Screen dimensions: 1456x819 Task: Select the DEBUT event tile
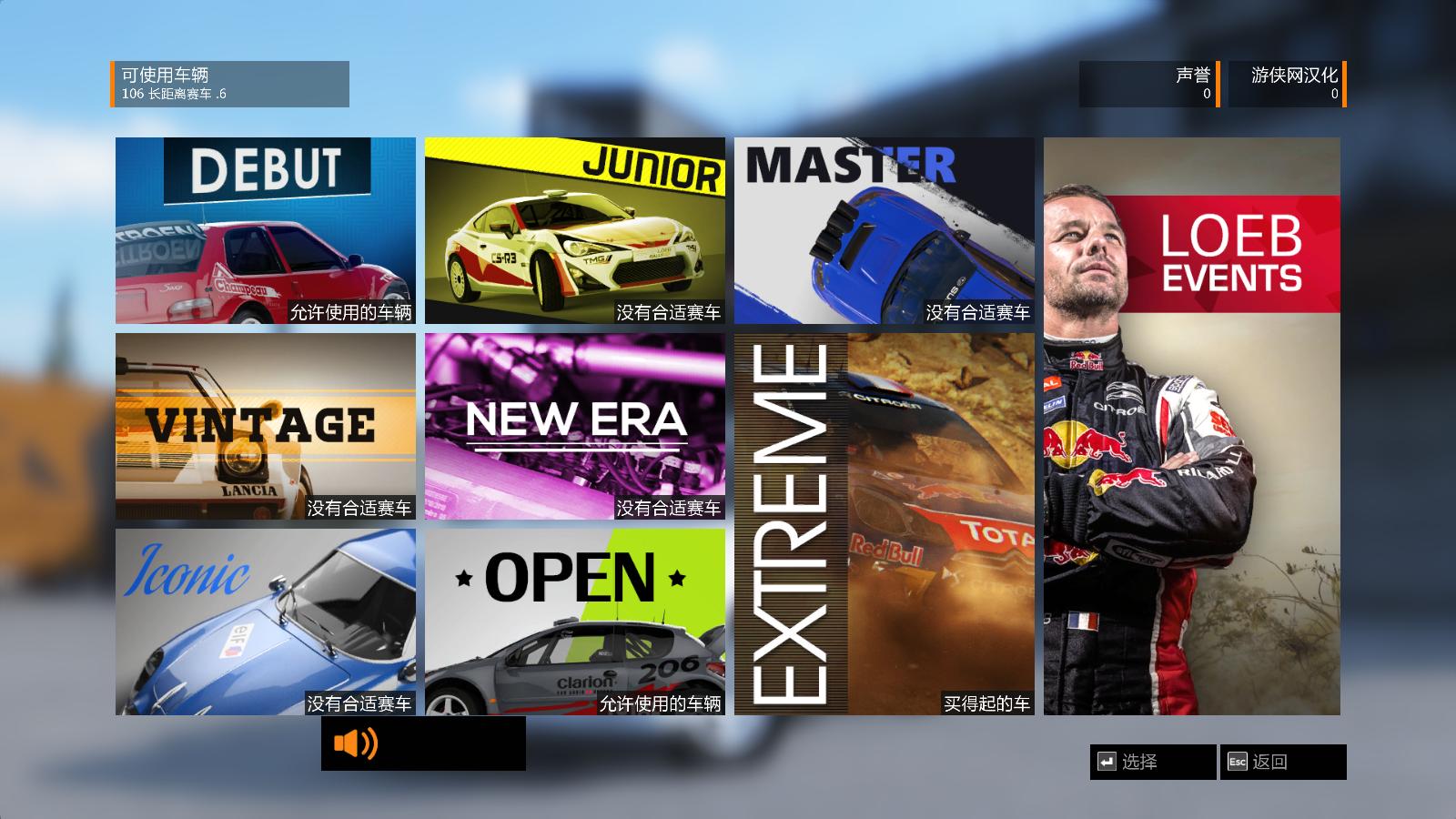point(265,230)
